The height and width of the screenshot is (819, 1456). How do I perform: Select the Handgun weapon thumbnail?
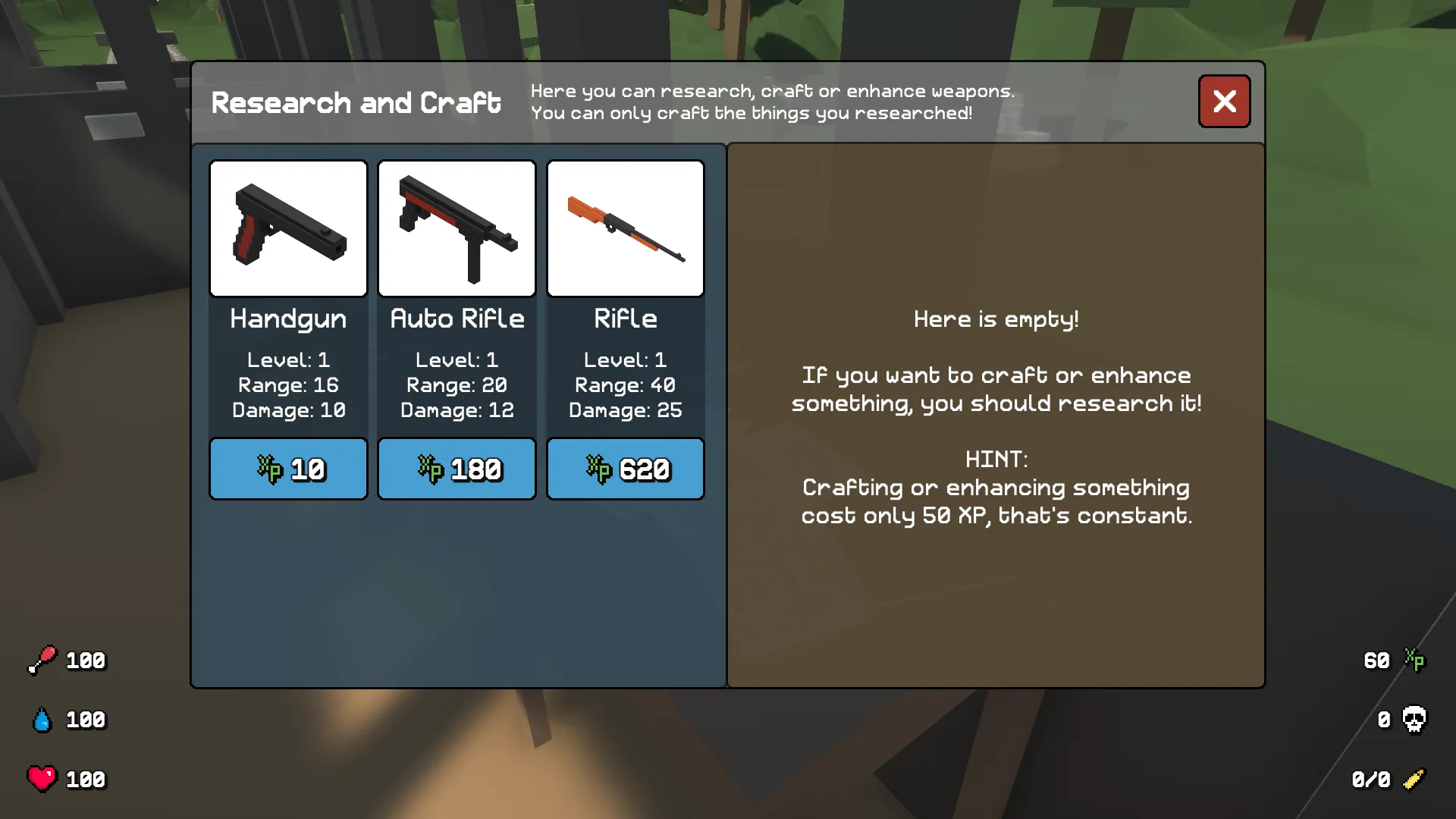[x=288, y=227]
